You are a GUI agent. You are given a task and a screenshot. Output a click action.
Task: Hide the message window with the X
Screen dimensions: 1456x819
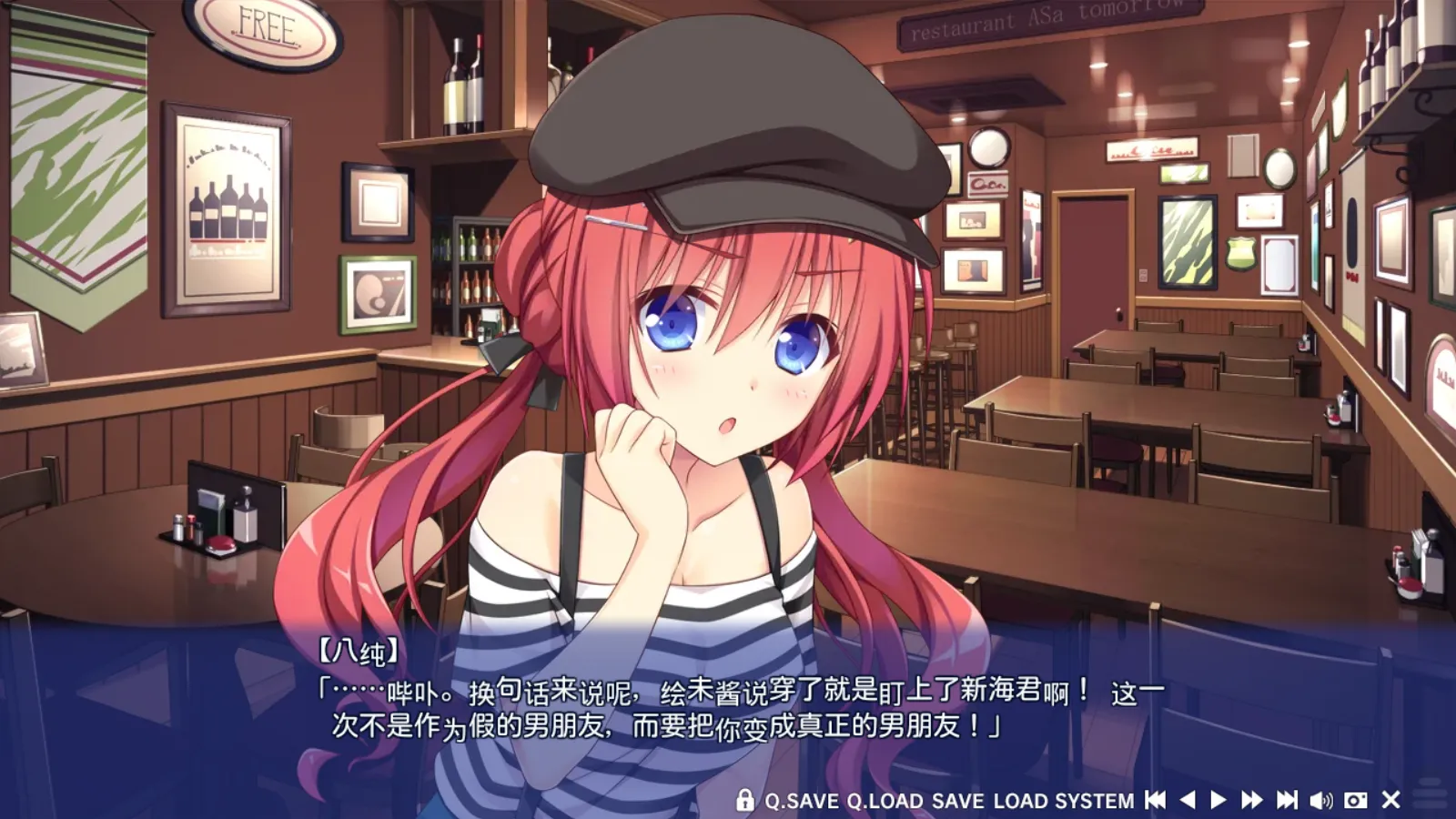click(x=1390, y=801)
